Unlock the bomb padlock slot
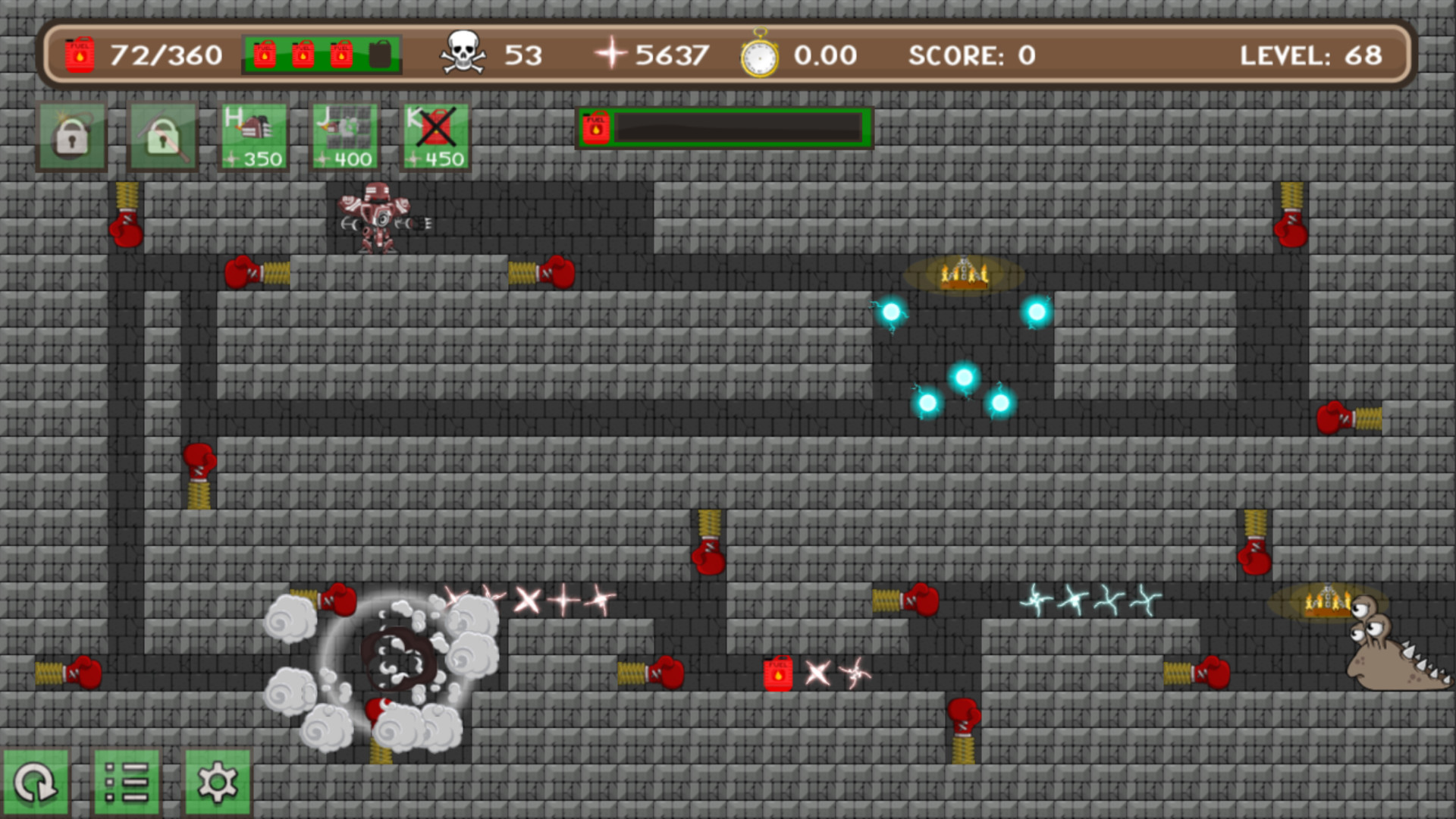1456x819 pixels. click(x=71, y=136)
